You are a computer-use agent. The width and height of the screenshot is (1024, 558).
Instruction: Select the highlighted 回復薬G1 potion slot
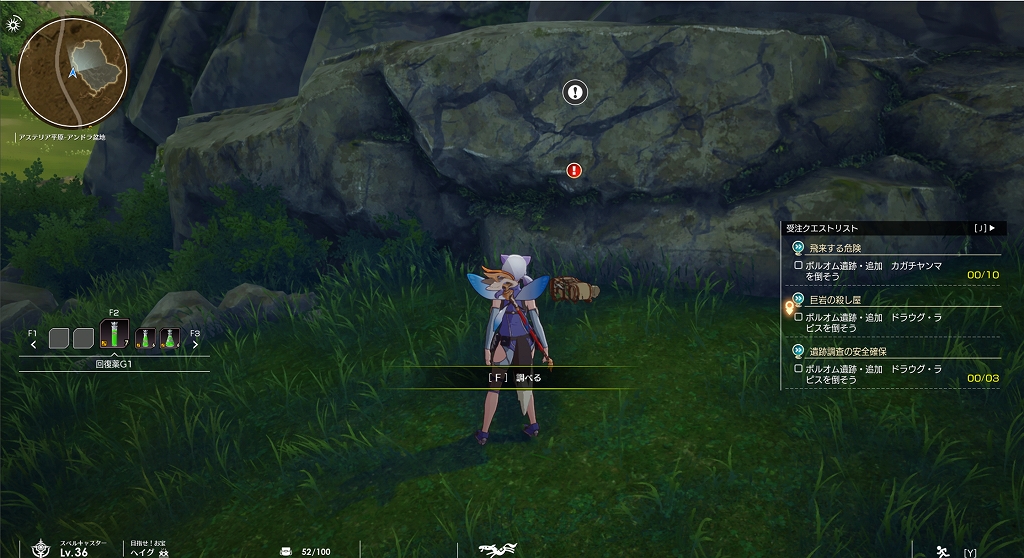(114, 335)
